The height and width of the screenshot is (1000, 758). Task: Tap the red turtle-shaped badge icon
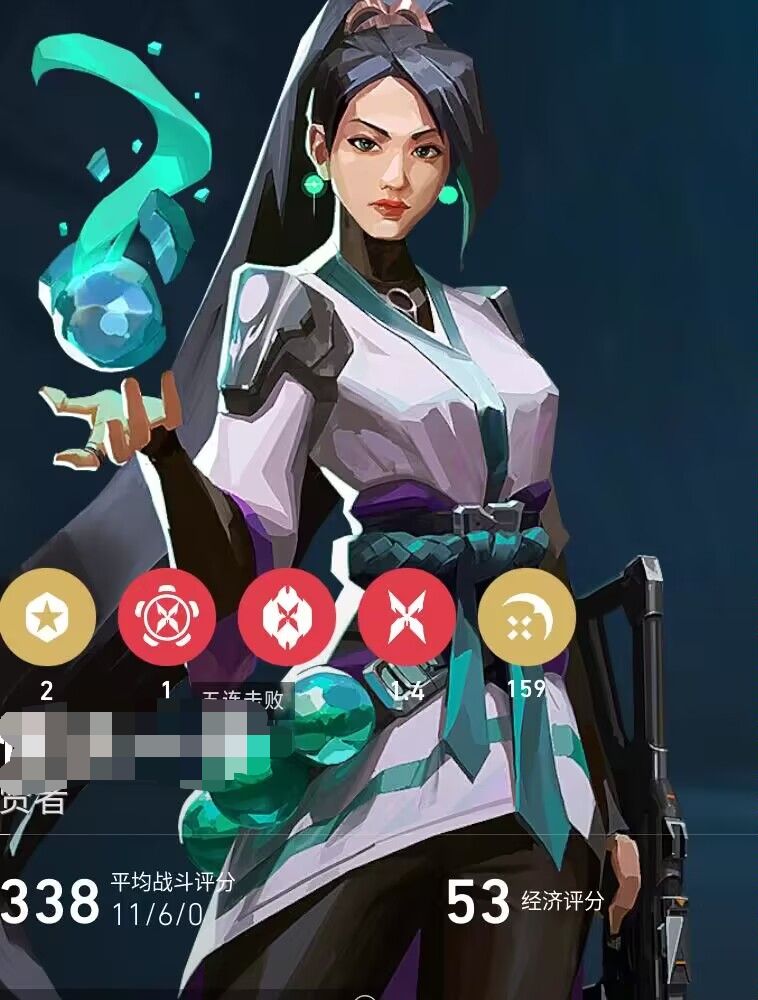[x=167, y=617]
